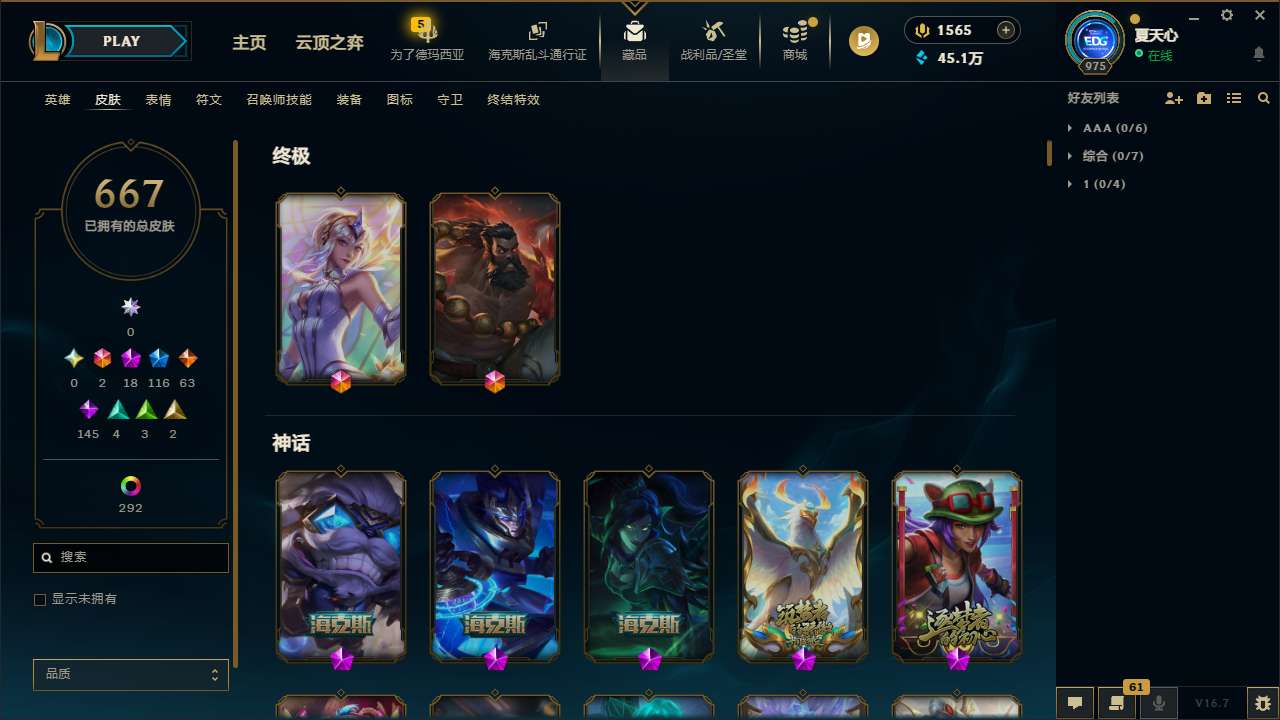Viewport: 1280px width, 720px height.
Task: Click the microphone icon in bottom bar
Action: tap(1159, 702)
